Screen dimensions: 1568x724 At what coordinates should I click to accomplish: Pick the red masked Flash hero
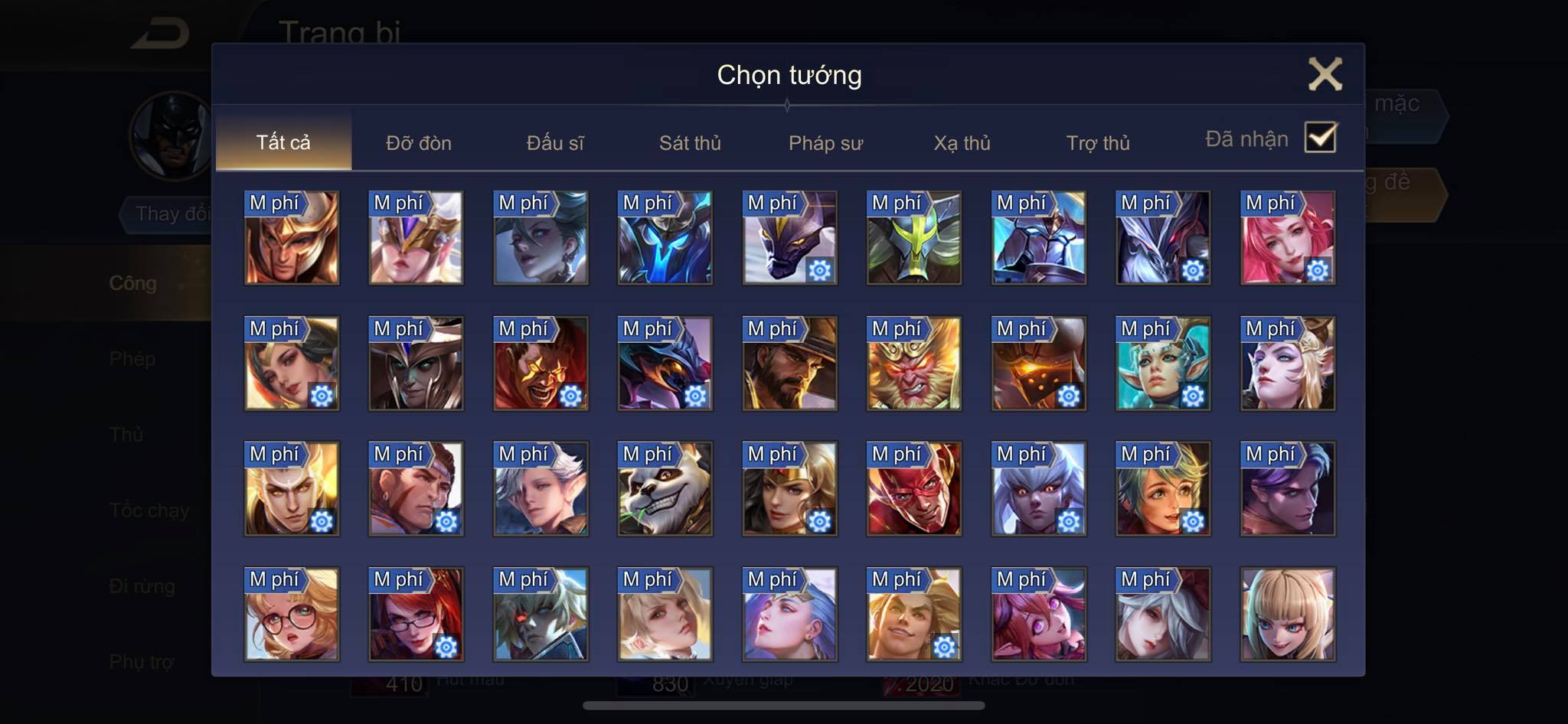913,489
